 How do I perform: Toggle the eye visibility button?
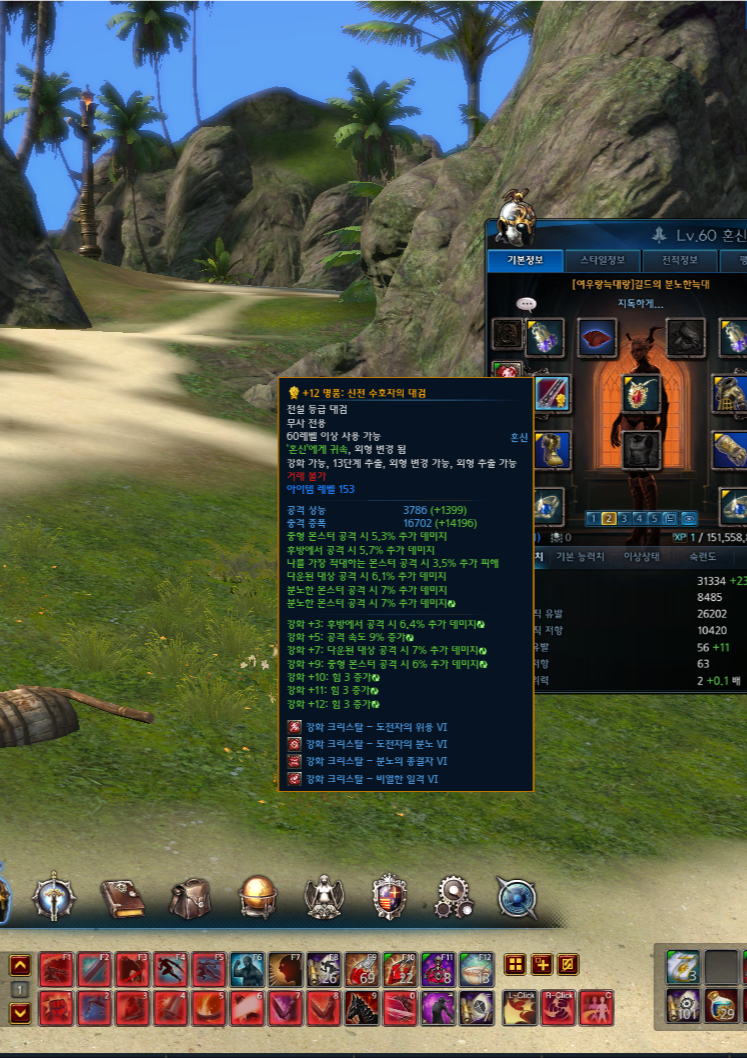(688, 518)
